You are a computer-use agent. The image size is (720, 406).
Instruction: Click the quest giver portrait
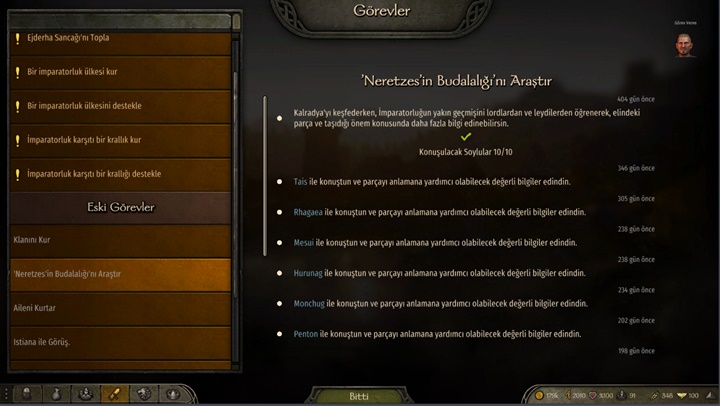684,44
